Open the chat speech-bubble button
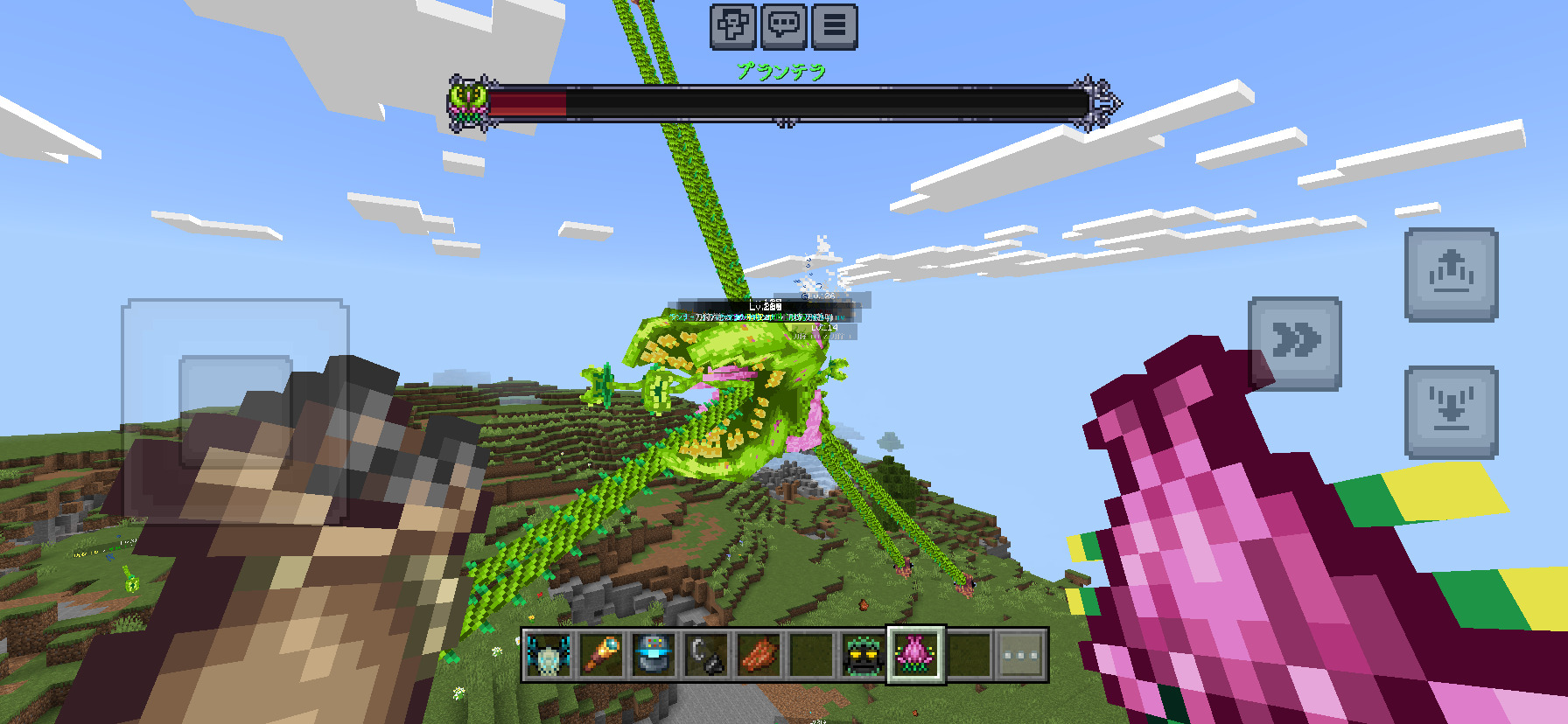 [784, 25]
